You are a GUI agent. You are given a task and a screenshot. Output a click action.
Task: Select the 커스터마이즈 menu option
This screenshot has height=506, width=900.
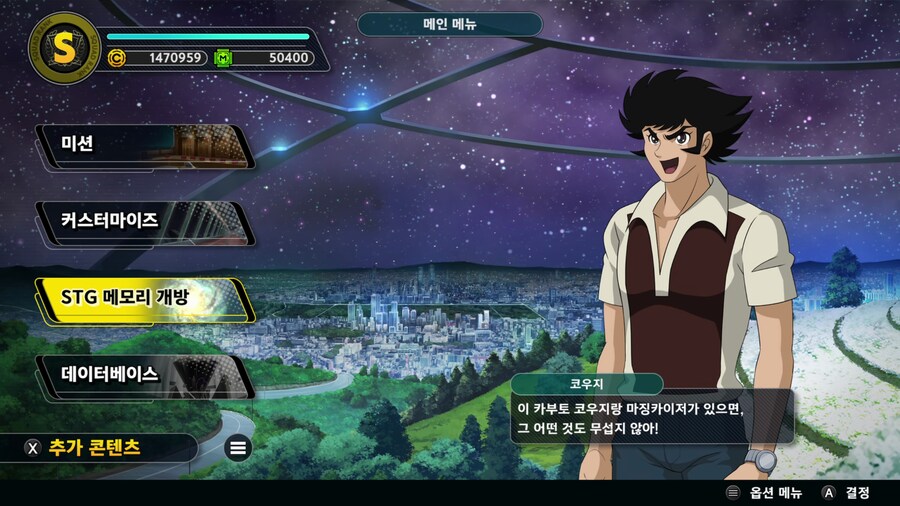(x=140, y=222)
